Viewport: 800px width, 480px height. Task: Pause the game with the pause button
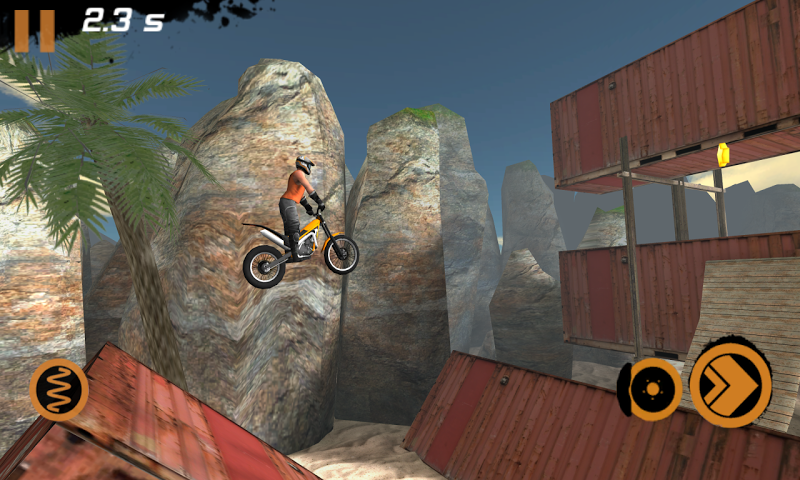34,28
